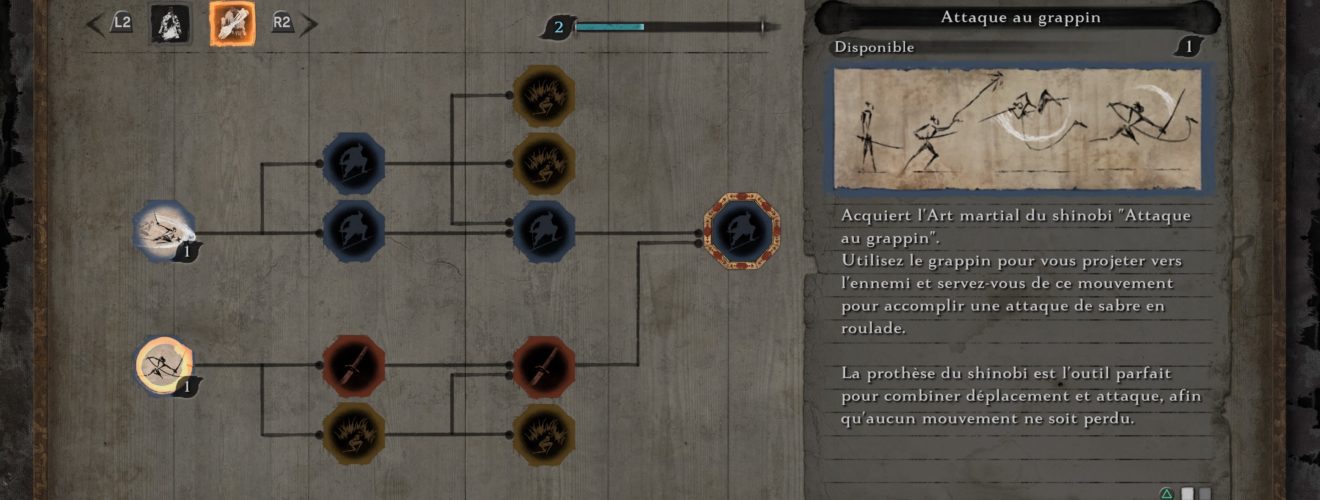This screenshot has width=1320, height=500.
Task: Open the dark shinobi figure skill tab
Action: pyautogui.click(x=170, y=24)
